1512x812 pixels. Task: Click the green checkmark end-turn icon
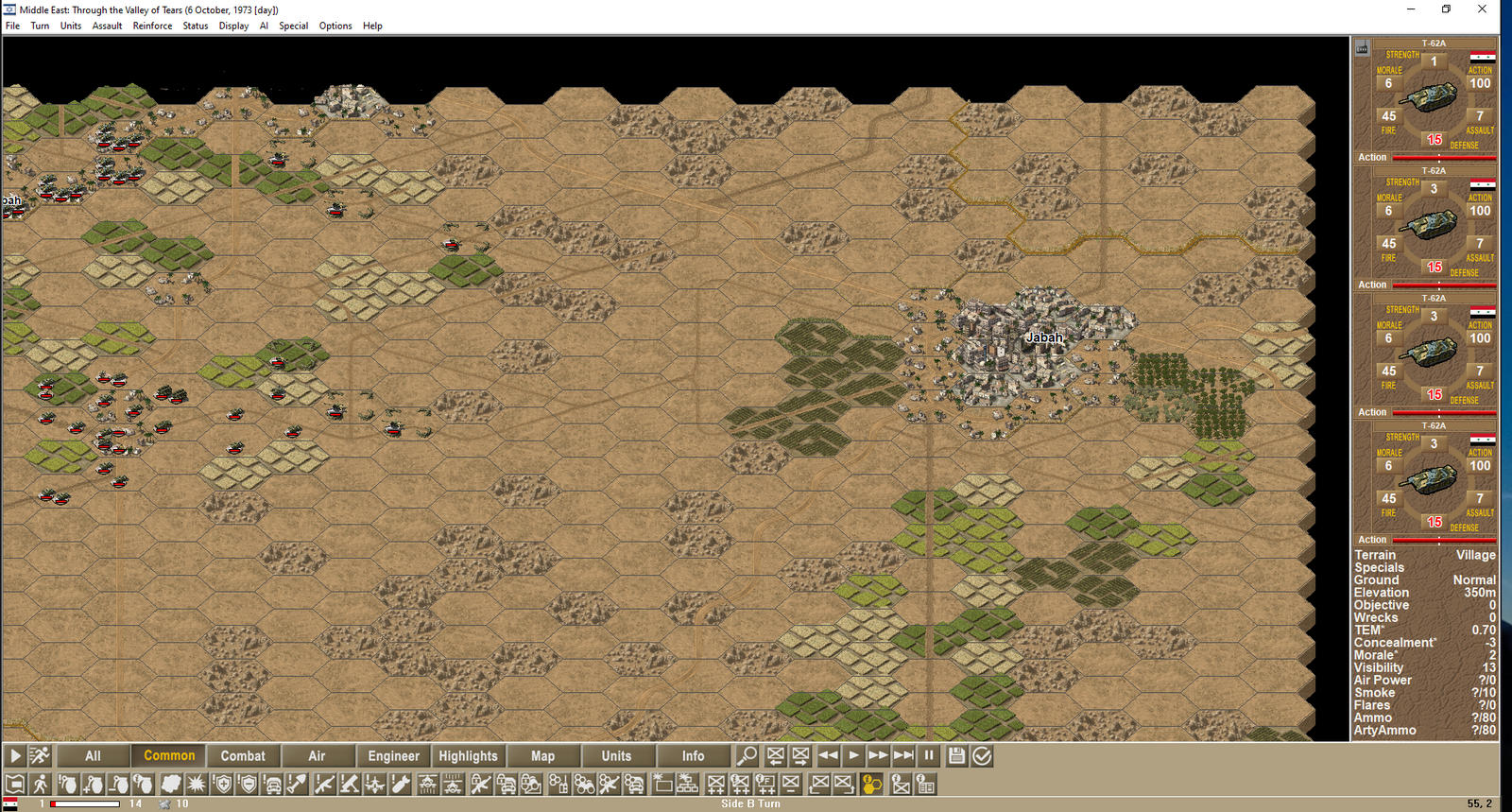982,755
